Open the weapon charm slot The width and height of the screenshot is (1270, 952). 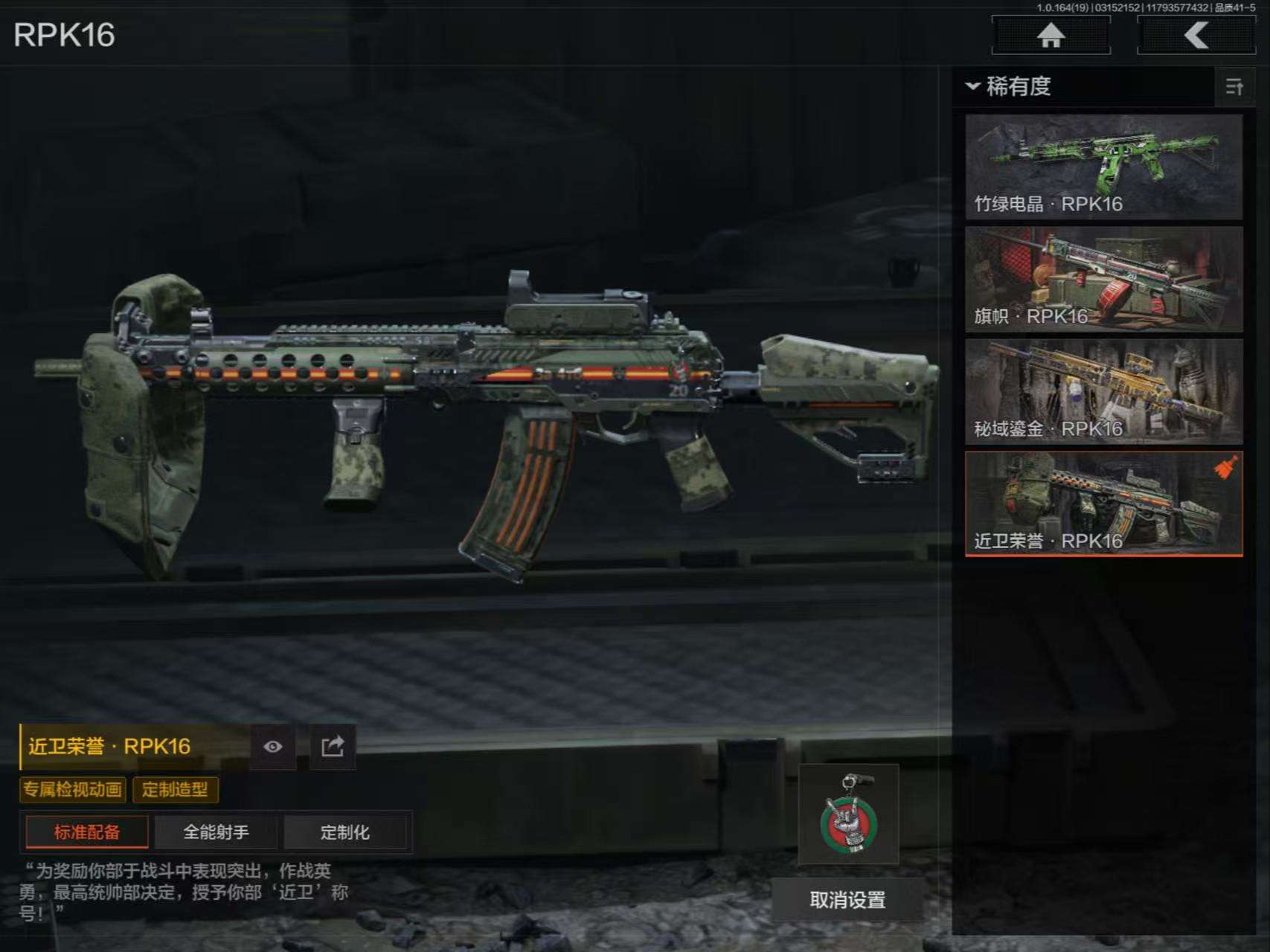(848, 814)
